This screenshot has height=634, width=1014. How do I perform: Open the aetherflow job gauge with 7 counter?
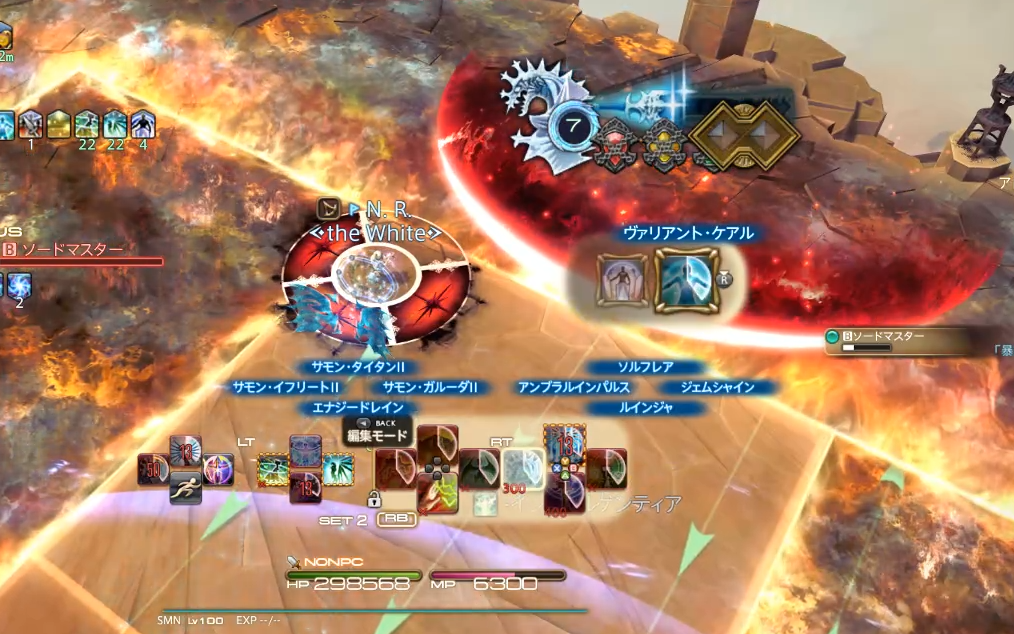coord(573,128)
